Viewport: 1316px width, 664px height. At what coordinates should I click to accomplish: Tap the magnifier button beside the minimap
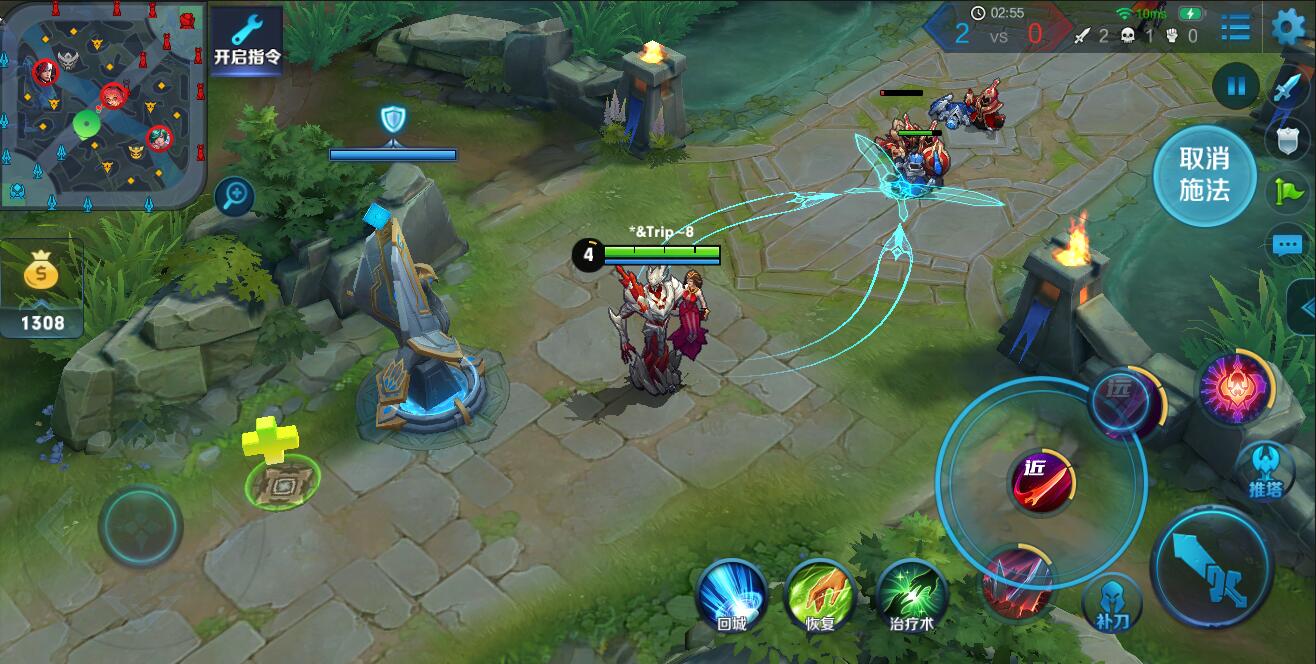[x=236, y=196]
